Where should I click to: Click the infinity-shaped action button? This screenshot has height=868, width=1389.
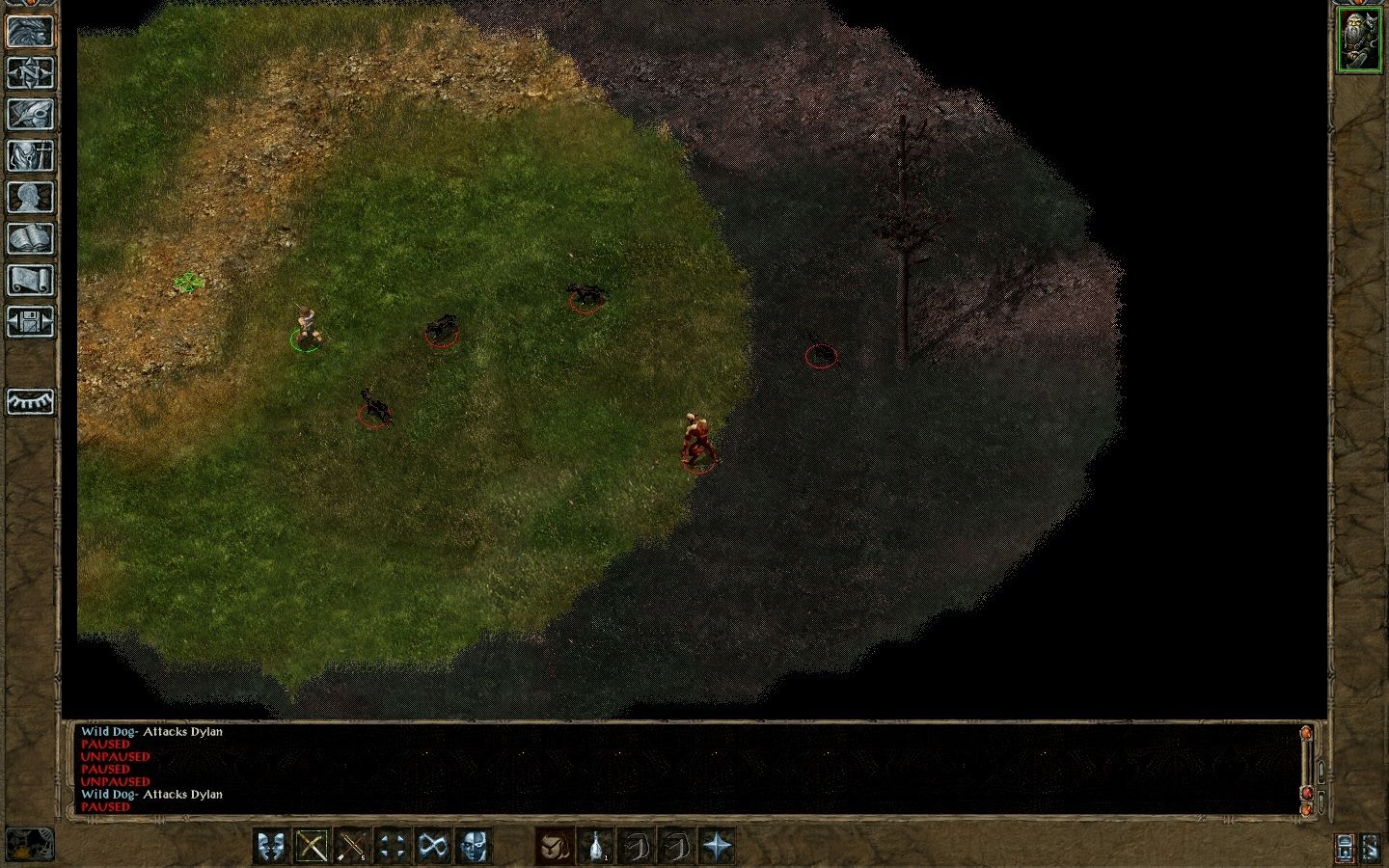[x=432, y=847]
